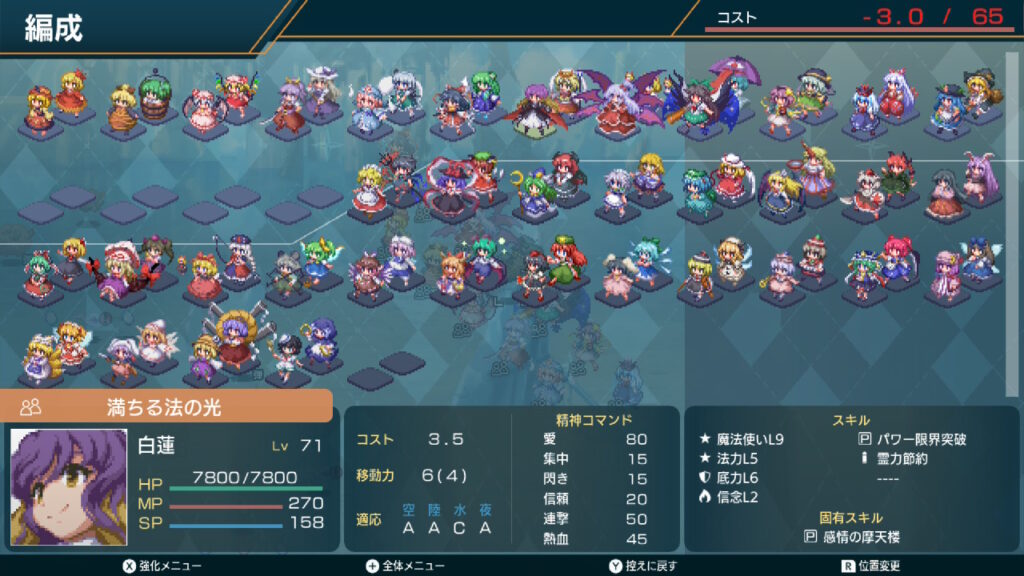Choose Reisen with purple hair and rabbit ears

(978, 180)
